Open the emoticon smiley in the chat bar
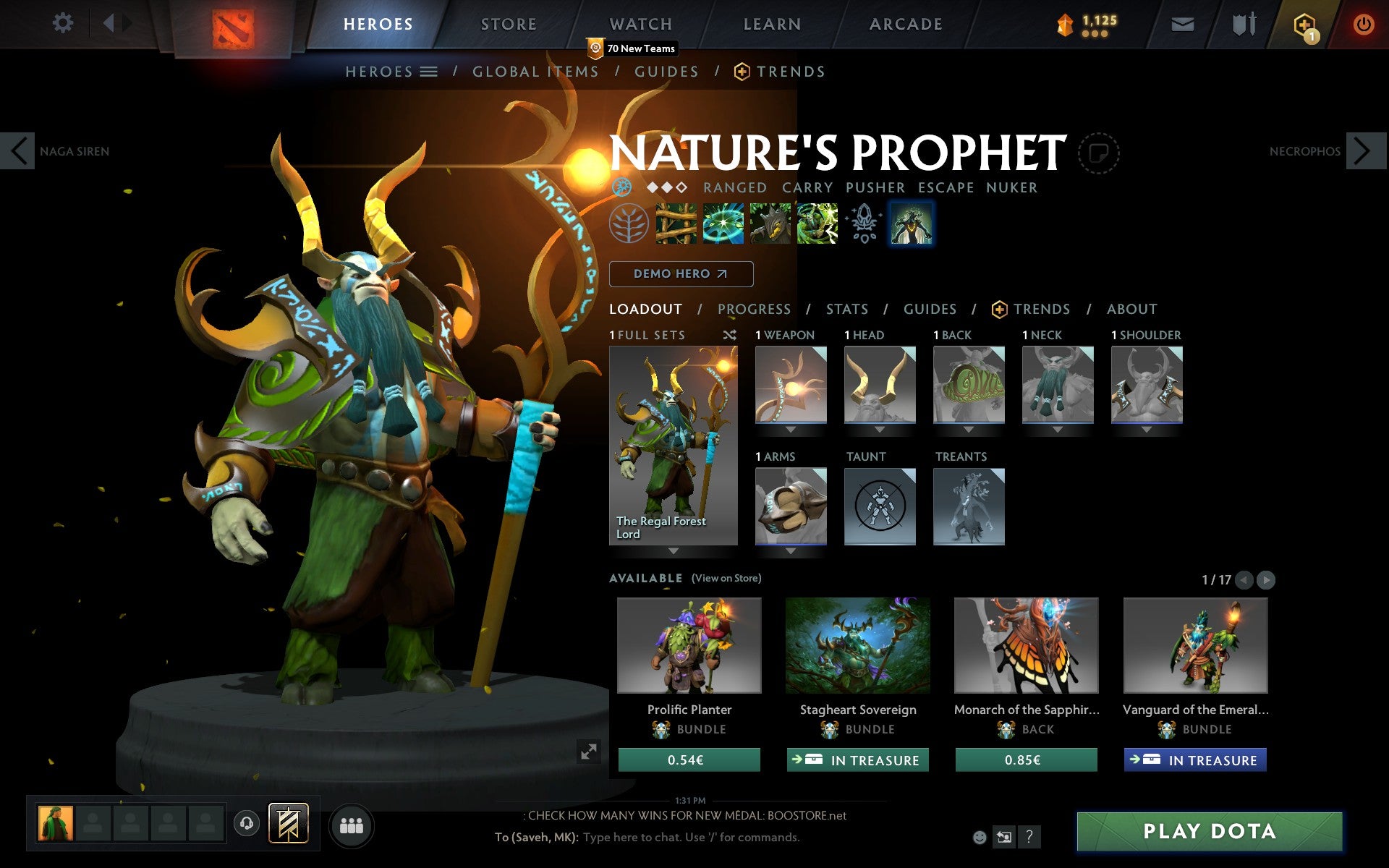 (x=981, y=837)
